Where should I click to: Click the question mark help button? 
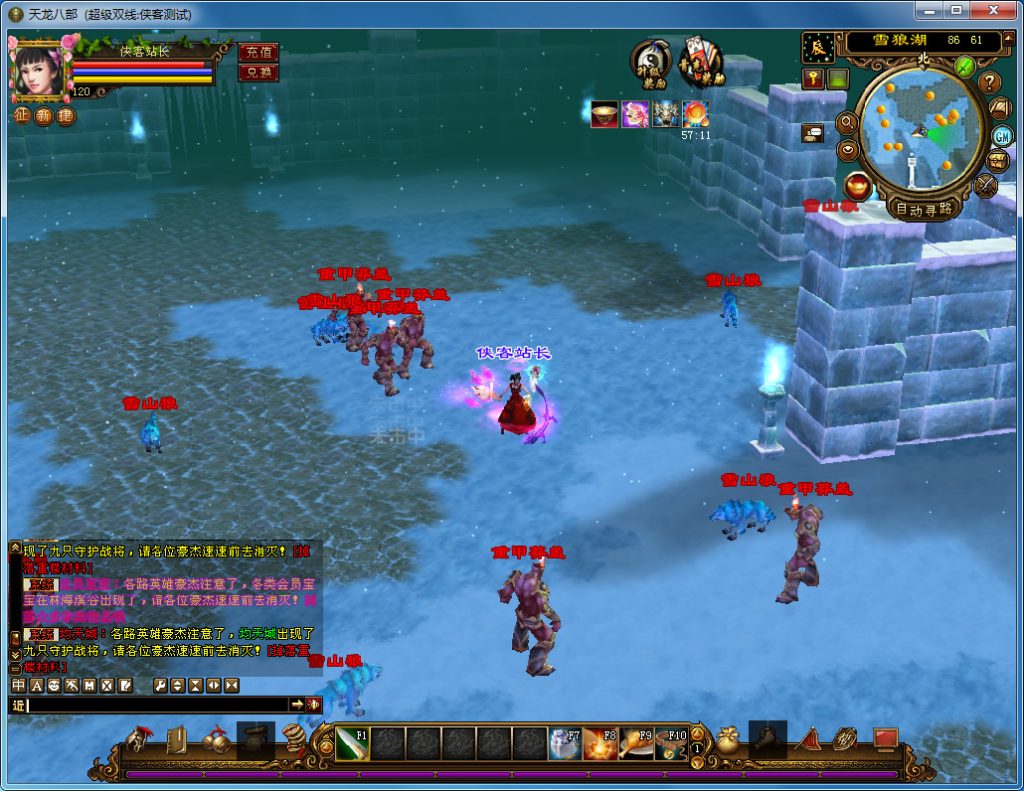point(990,82)
